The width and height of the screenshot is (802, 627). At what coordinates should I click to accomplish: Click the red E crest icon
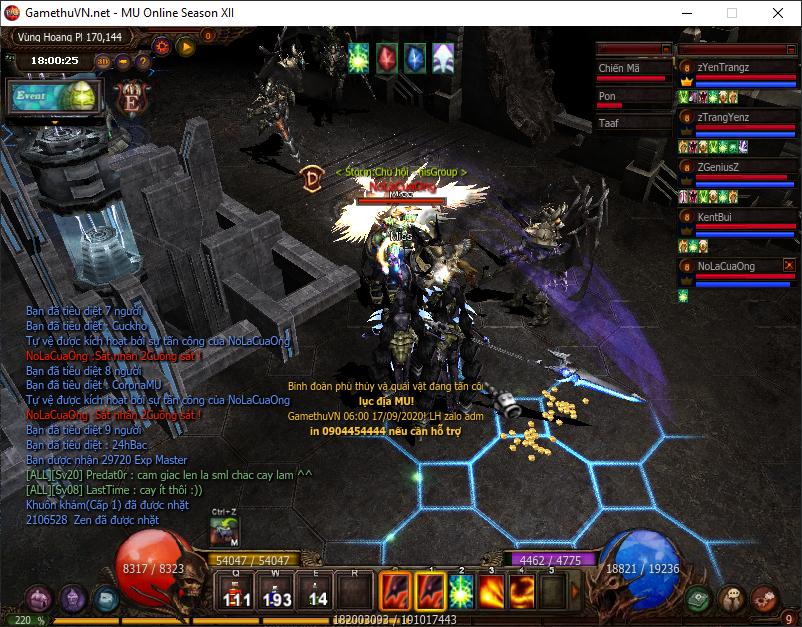[x=129, y=98]
